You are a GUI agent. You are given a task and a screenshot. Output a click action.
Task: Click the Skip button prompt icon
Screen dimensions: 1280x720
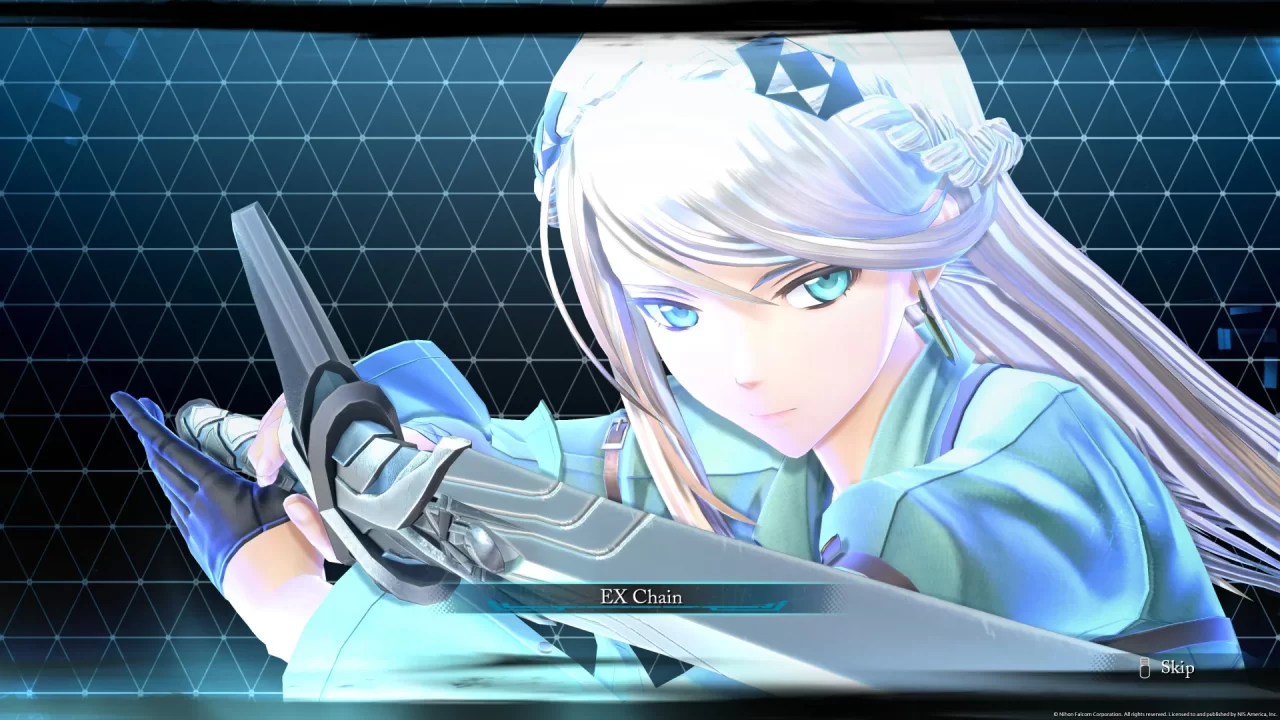[x=1143, y=668]
